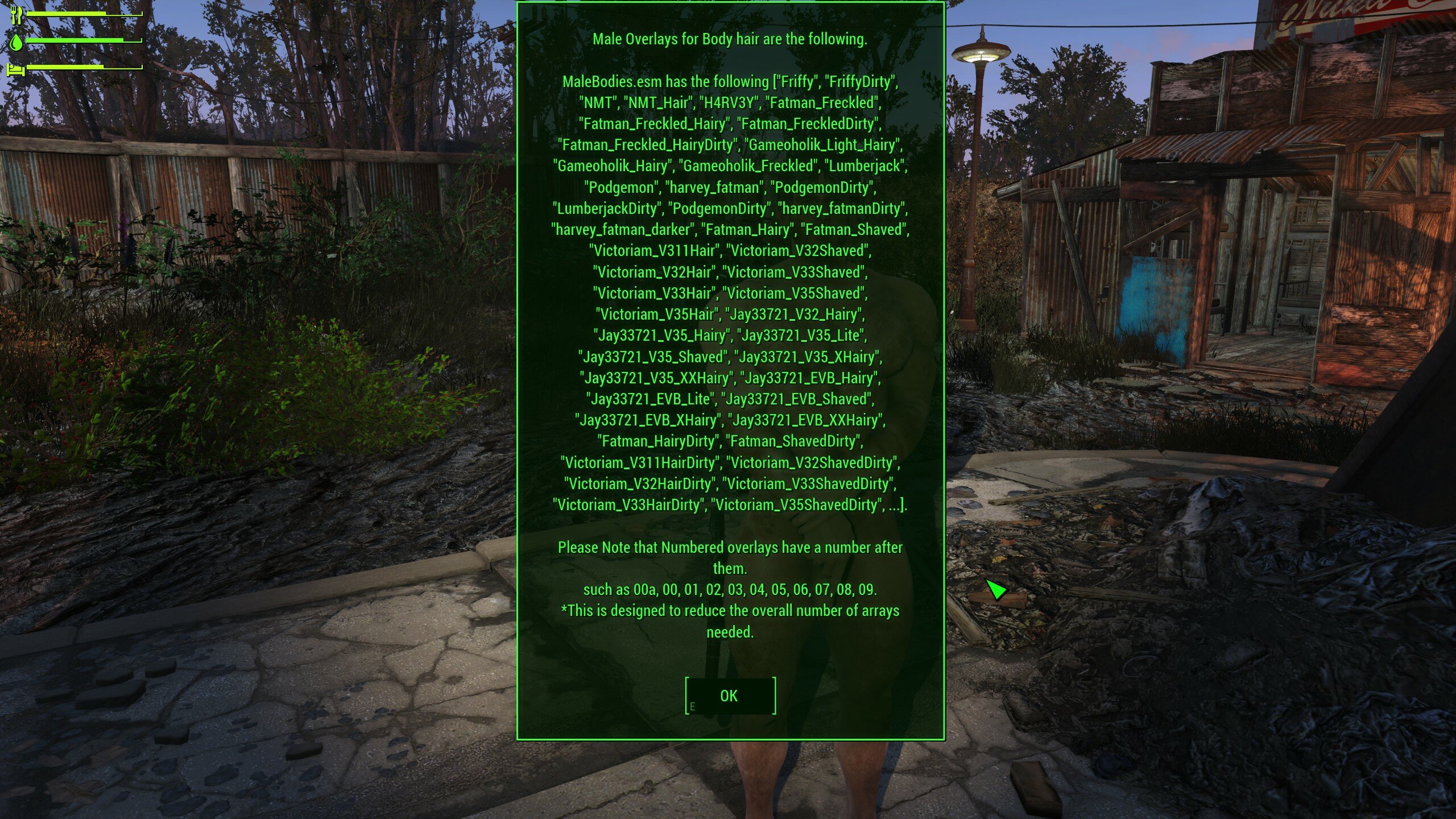
Task: Select the water droplet thirst icon
Action: pos(17,42)
